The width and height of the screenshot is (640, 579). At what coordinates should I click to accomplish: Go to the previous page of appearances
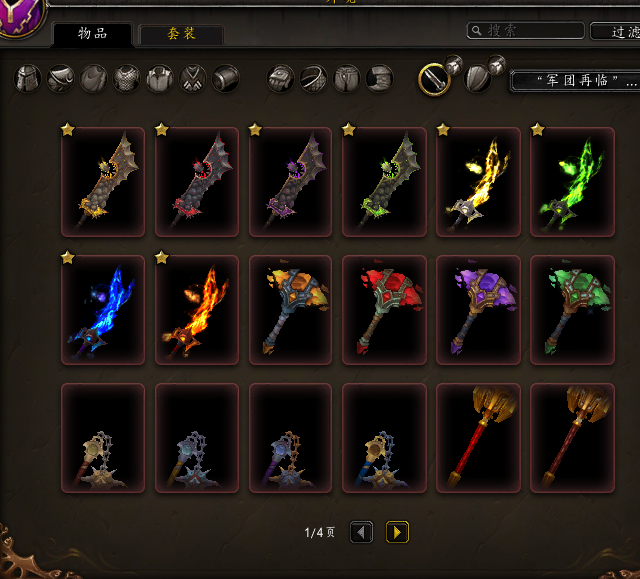tap(361, 532)
